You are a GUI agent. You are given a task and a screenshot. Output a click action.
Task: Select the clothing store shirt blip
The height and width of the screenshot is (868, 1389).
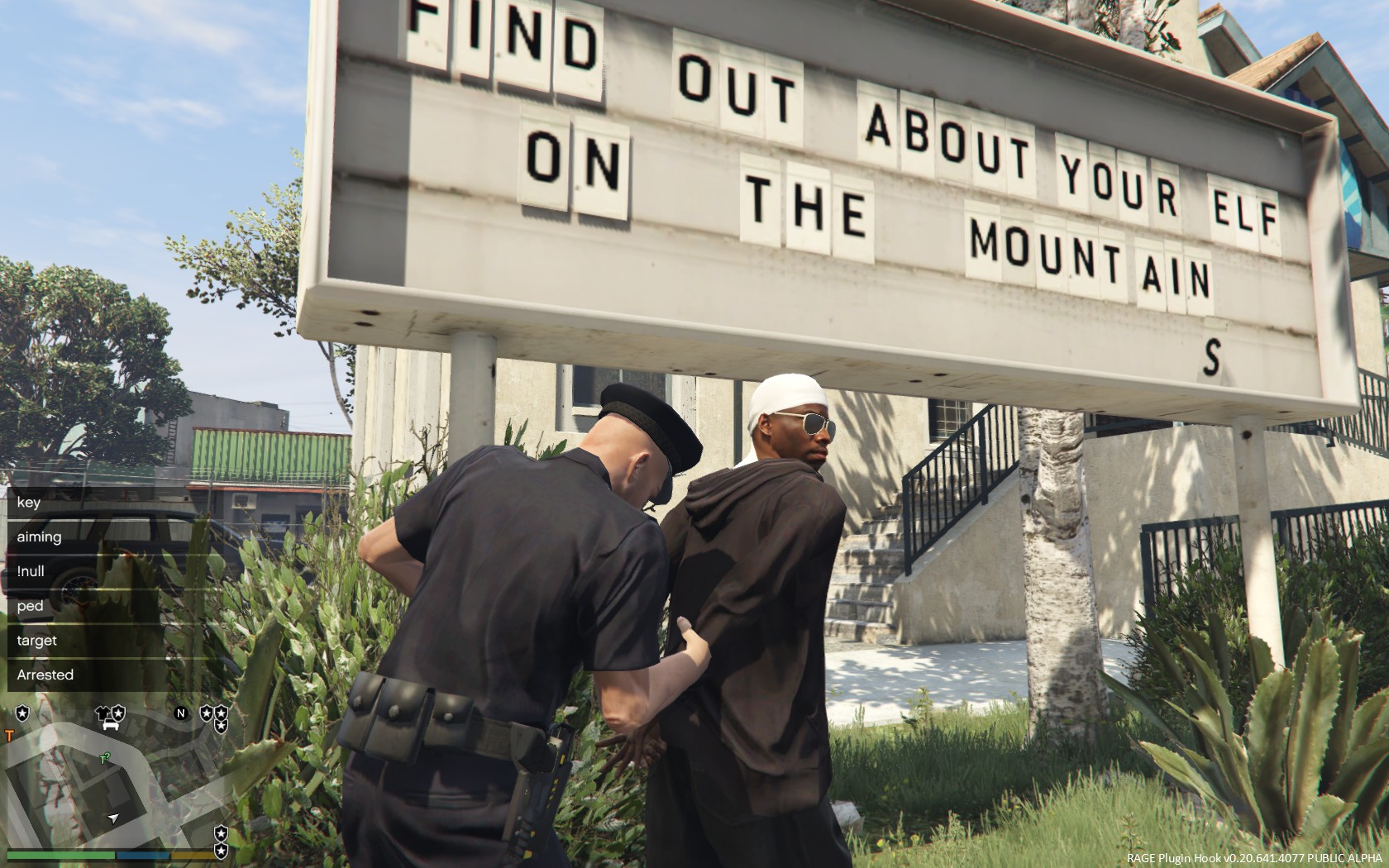103,712
